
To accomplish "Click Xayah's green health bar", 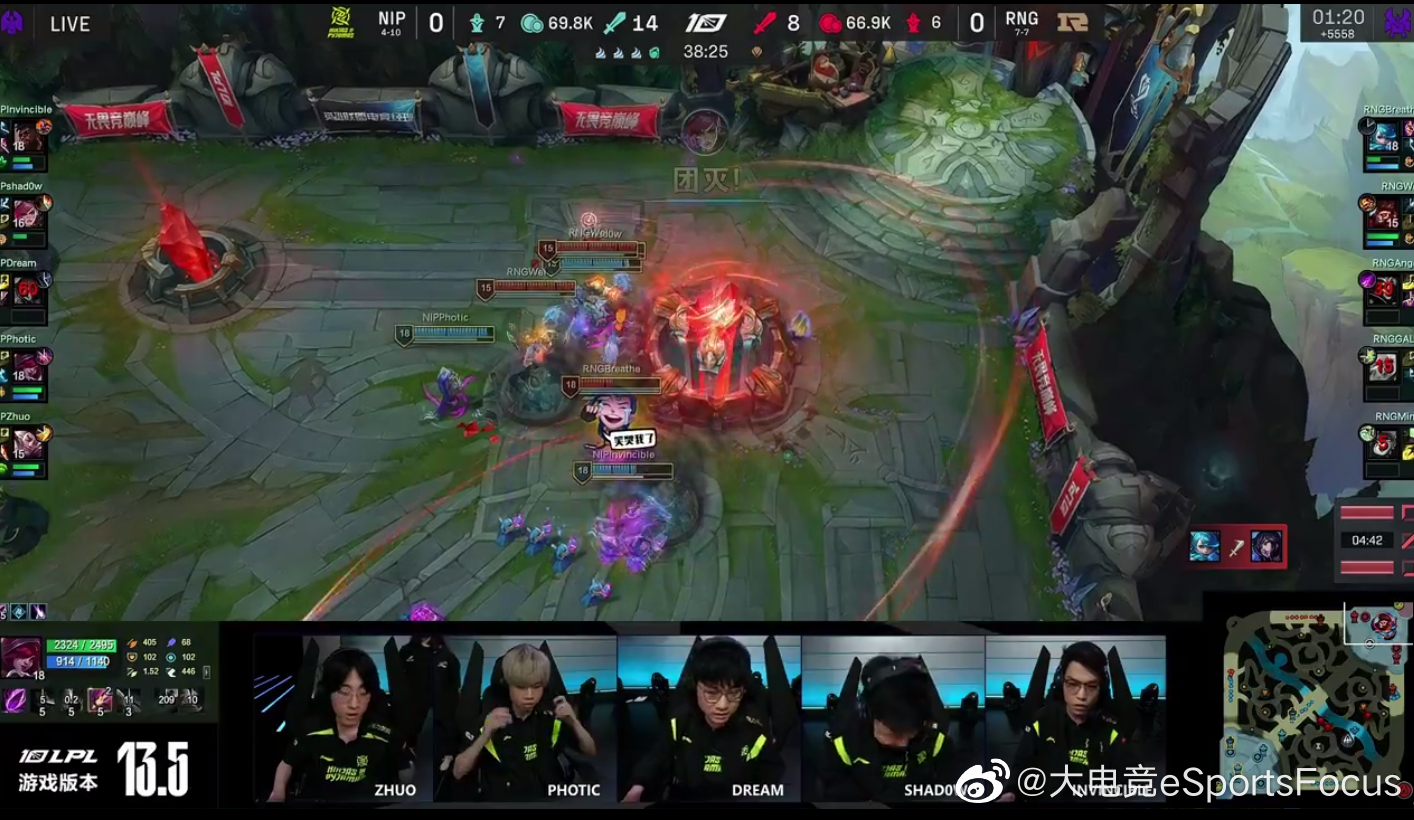I will point(81,646).
